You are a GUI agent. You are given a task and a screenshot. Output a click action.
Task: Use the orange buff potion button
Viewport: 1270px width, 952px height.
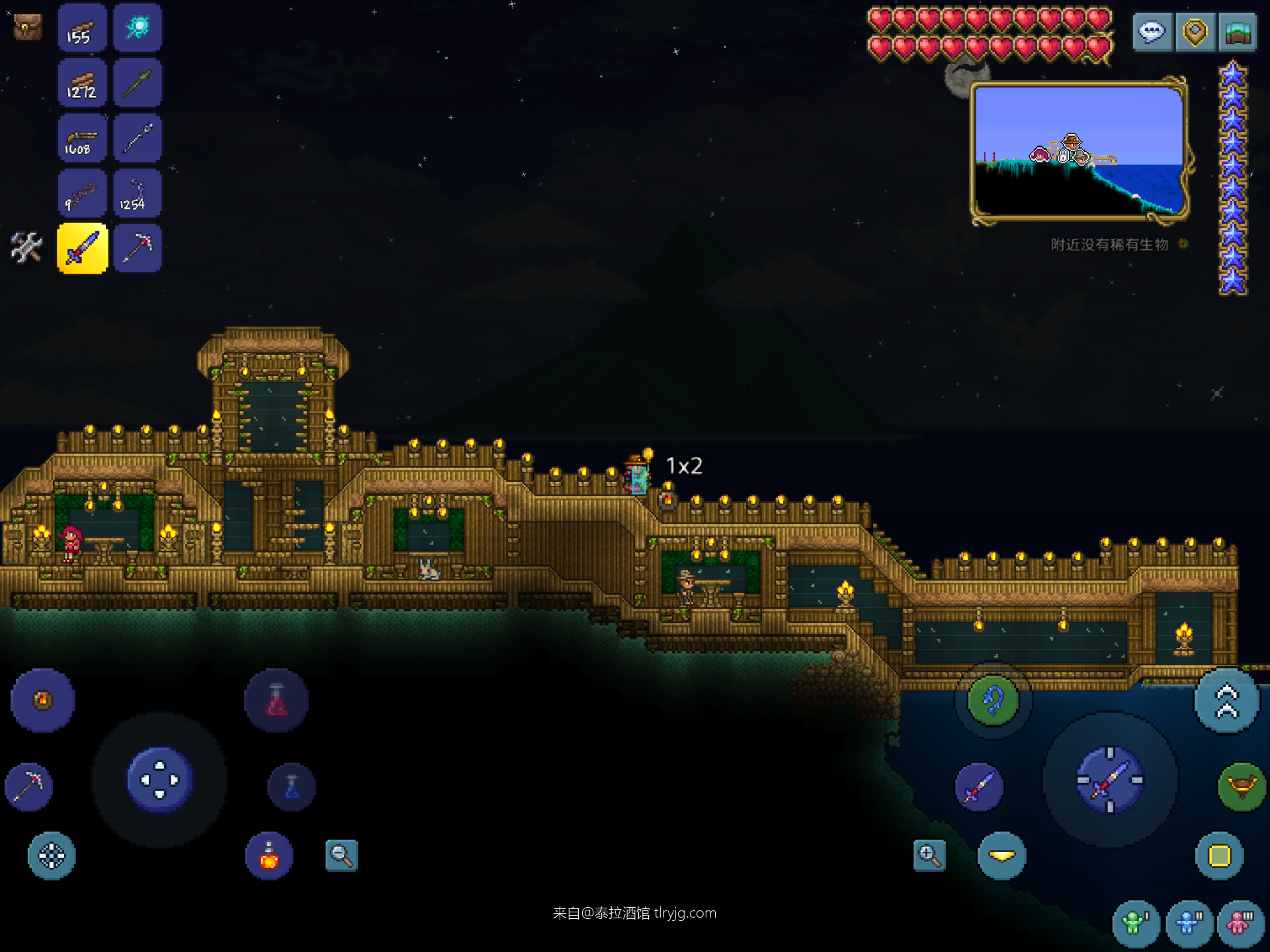pos(269,855)
